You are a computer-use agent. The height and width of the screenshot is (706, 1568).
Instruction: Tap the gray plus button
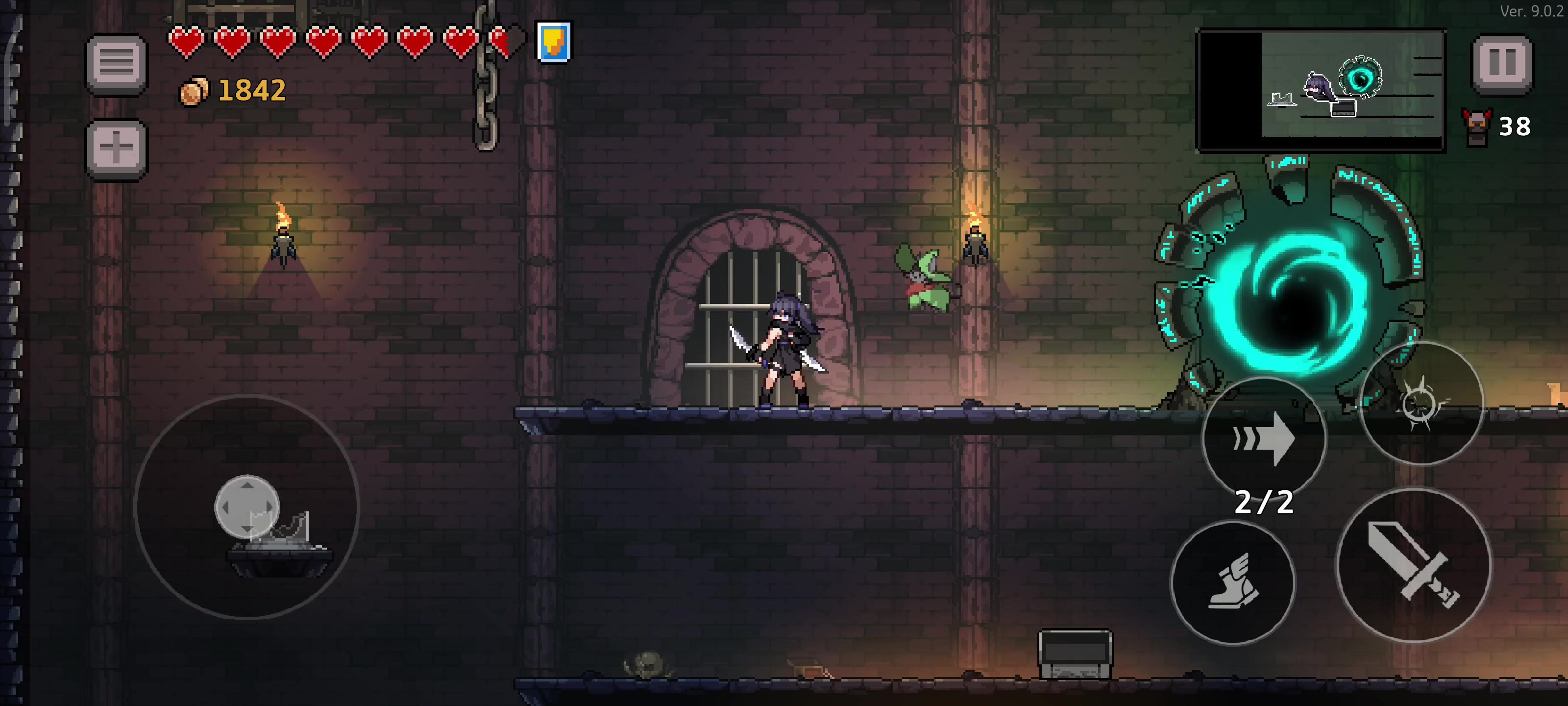(x=116, y=148)
